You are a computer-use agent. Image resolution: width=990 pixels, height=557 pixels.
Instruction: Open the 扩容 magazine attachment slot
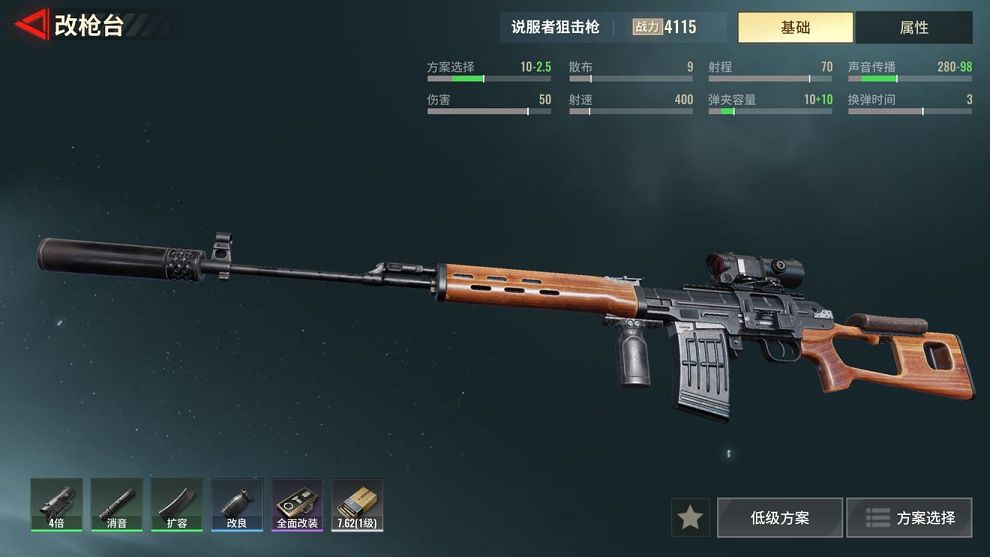176,504
